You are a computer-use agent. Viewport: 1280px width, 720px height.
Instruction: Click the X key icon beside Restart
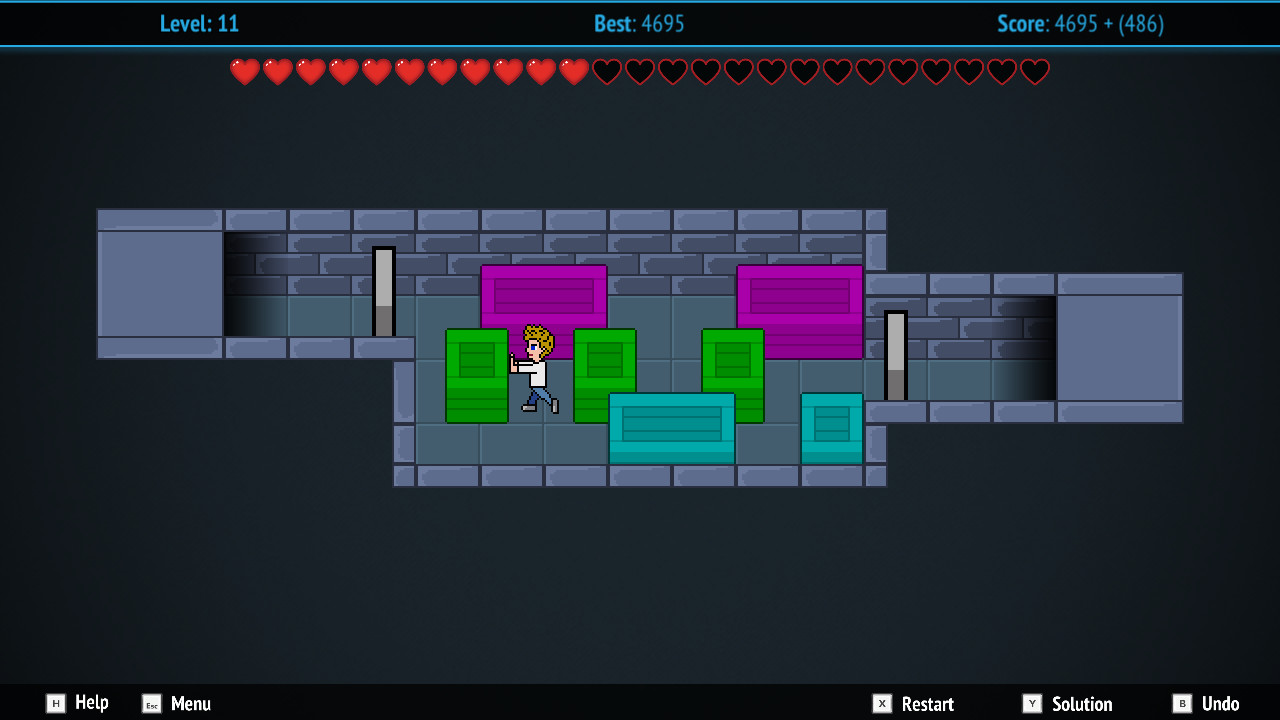click(884, 704)
